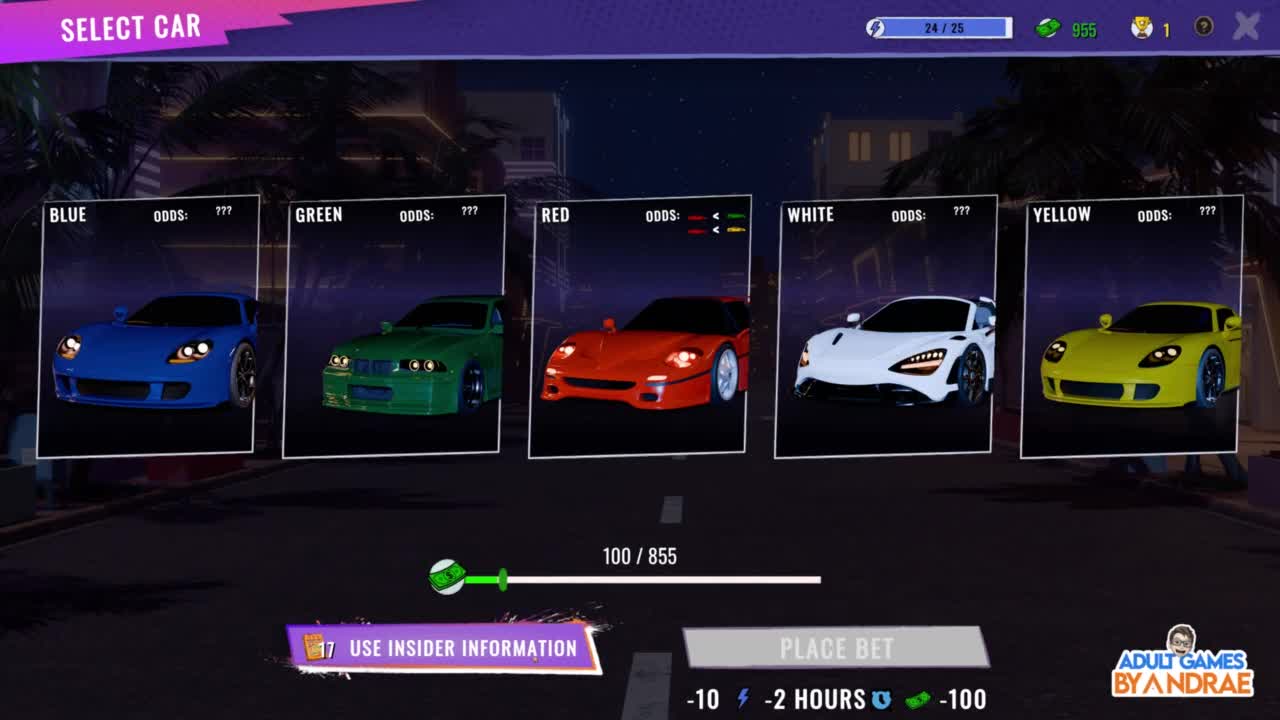1280x720 pixels.
Task: Adjust the bet amount slider handle
Action: tap(502, 579)
